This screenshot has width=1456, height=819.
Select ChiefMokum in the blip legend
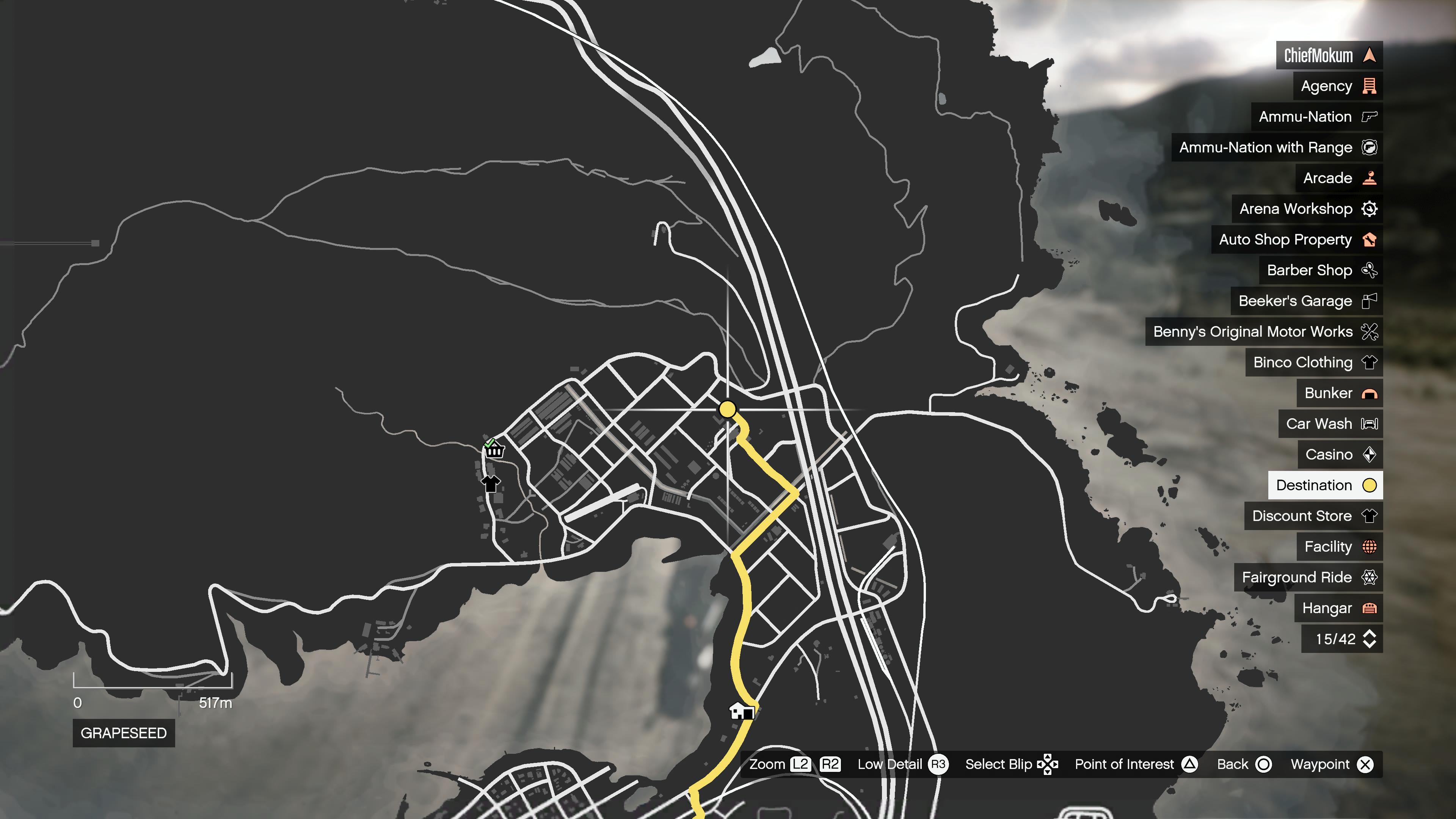1328,55
